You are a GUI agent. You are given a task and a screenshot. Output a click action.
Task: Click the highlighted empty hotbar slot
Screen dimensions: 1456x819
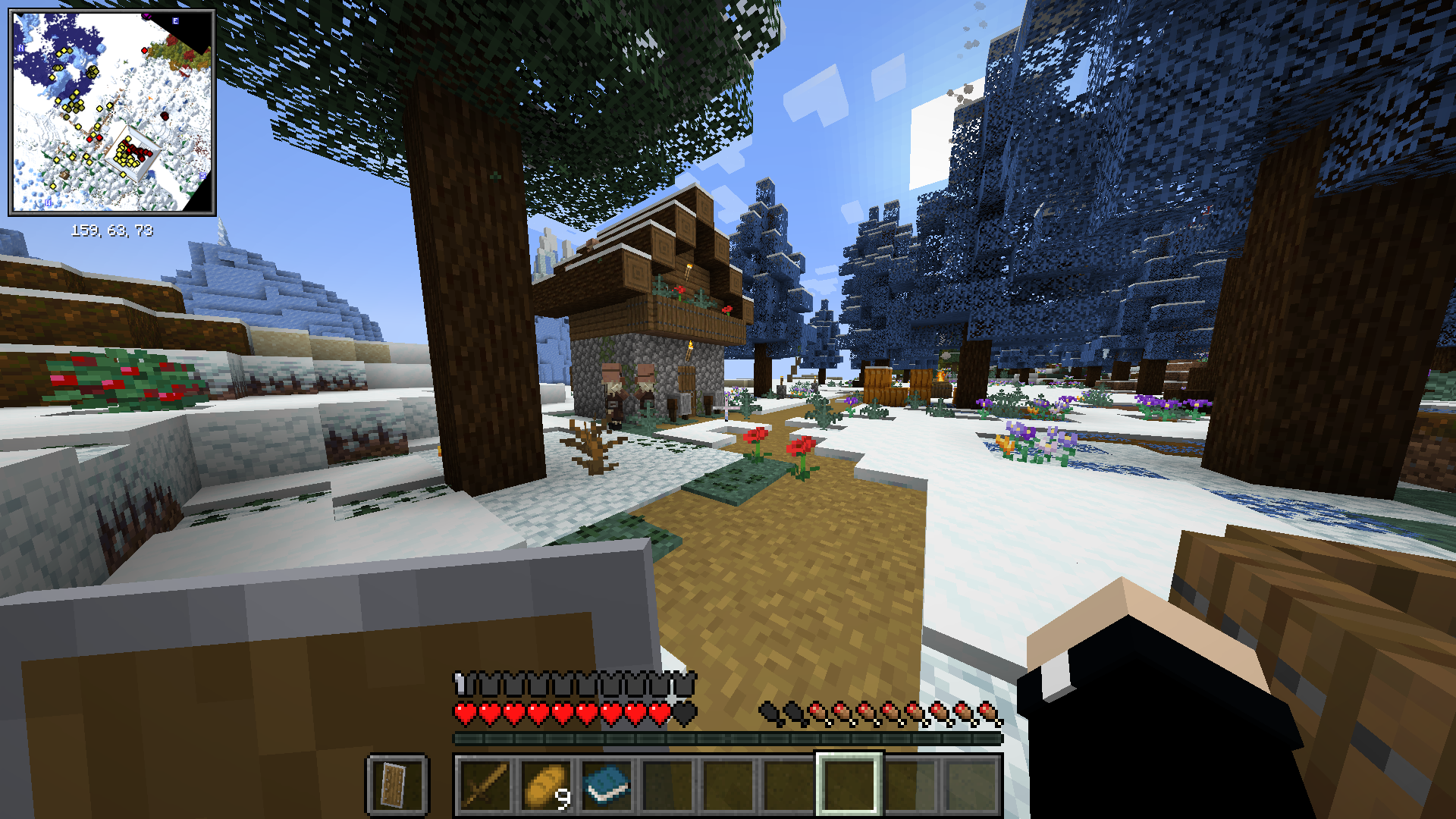(849, 786)
